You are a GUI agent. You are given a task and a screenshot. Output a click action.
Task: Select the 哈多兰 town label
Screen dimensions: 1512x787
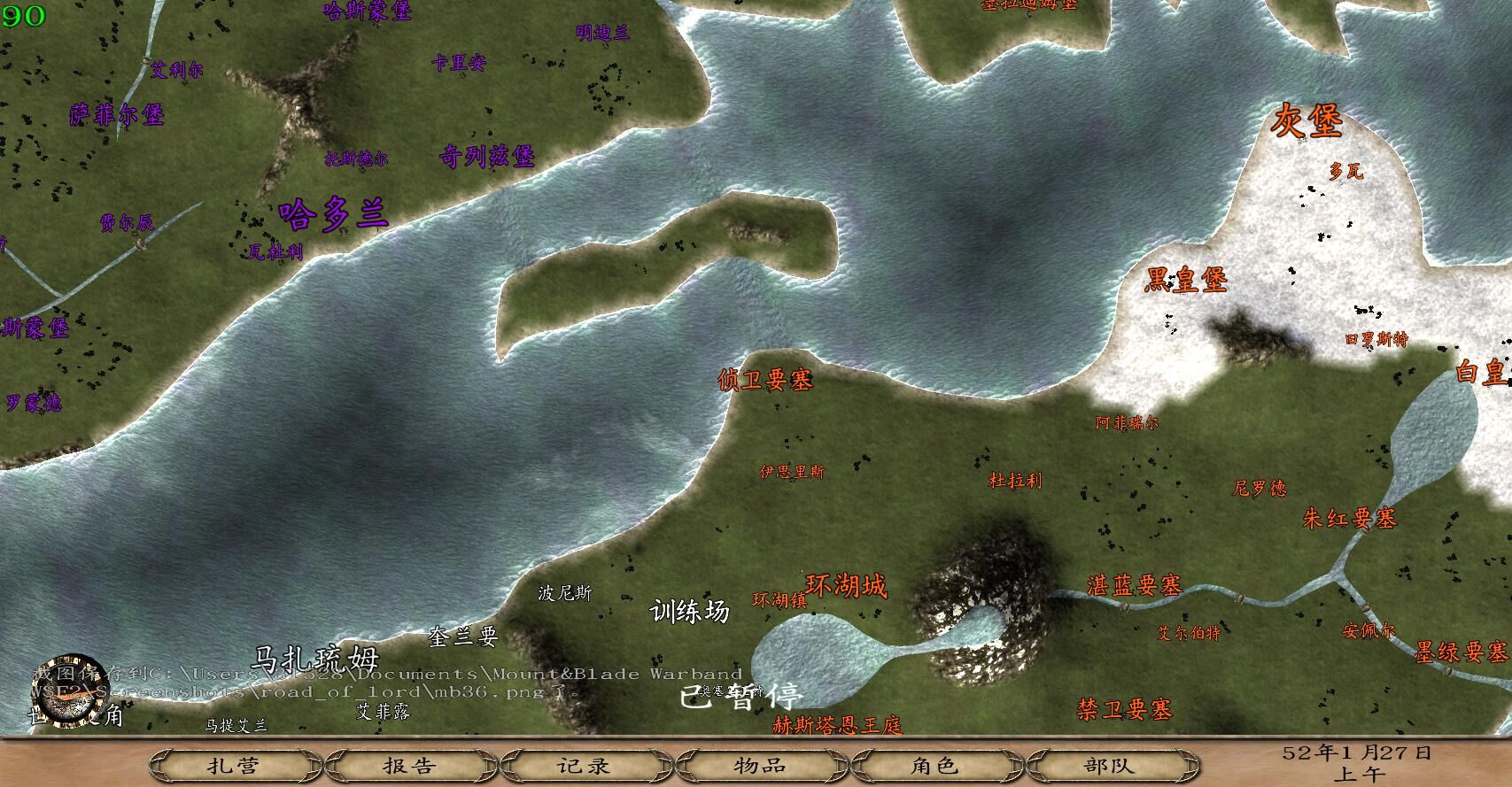point(333,214)
